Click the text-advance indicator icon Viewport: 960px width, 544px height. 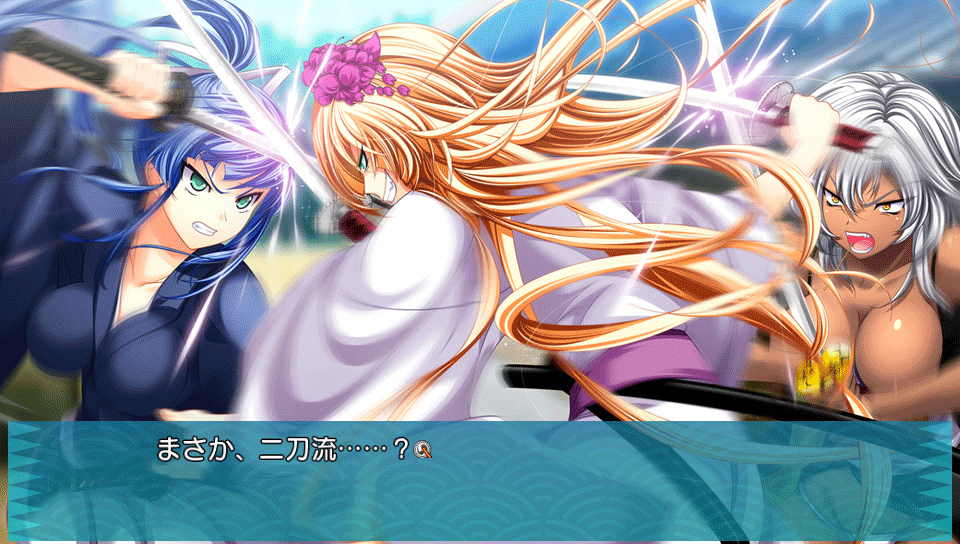click(422, 450)
